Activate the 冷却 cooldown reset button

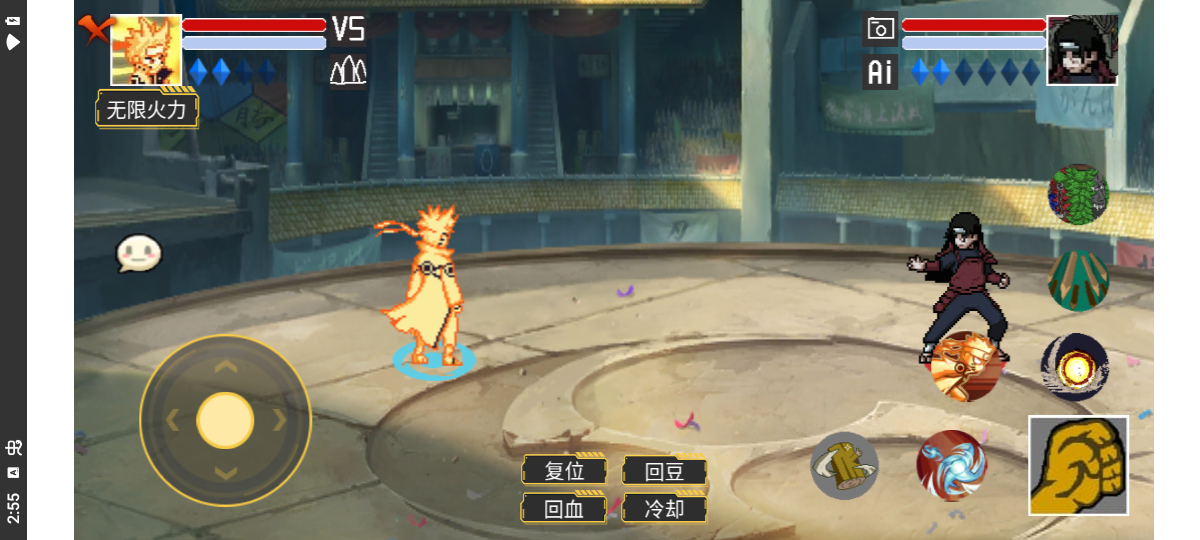coord(664,508)
